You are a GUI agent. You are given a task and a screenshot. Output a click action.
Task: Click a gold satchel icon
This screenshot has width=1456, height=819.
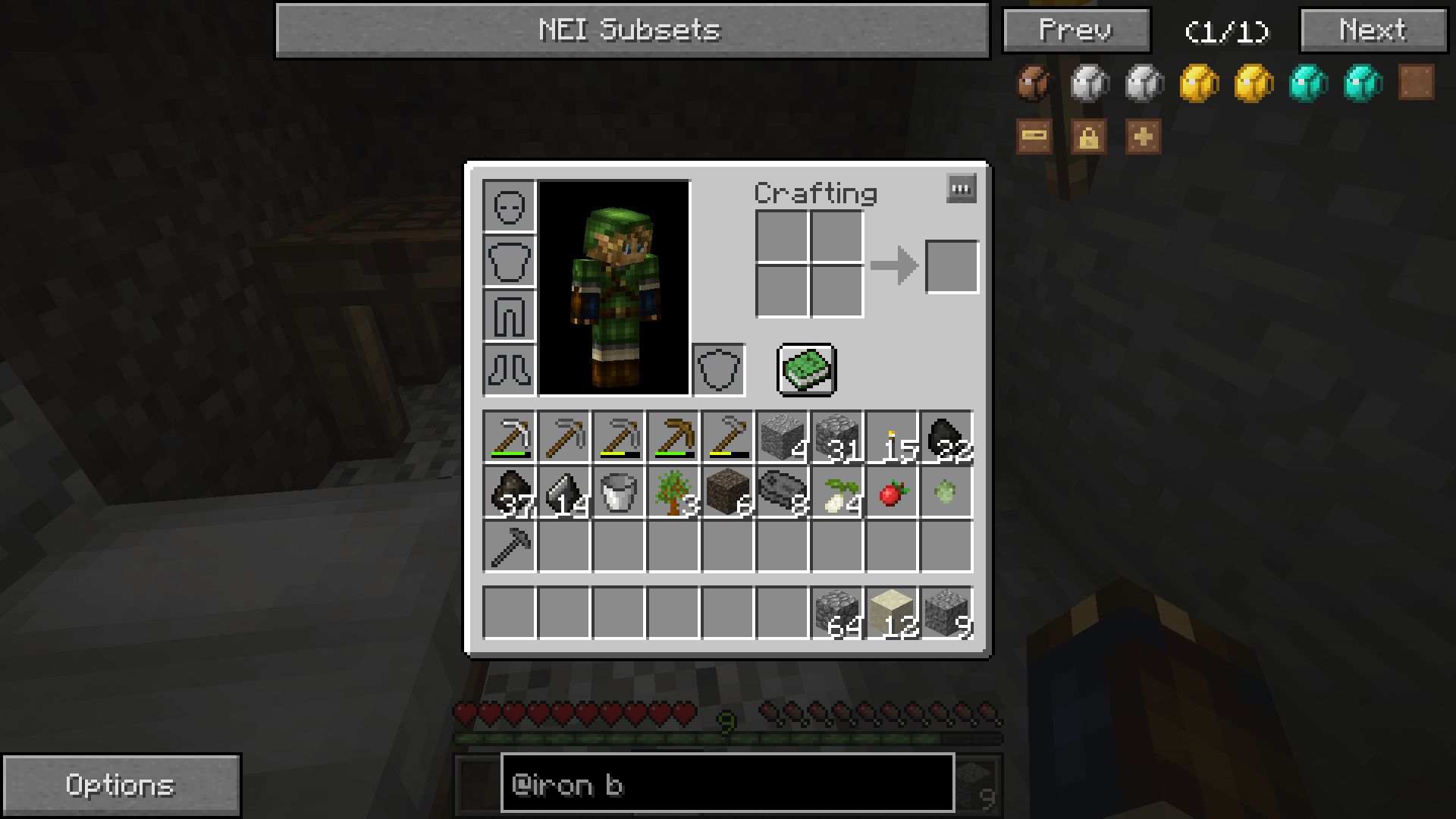(1198, 83)
